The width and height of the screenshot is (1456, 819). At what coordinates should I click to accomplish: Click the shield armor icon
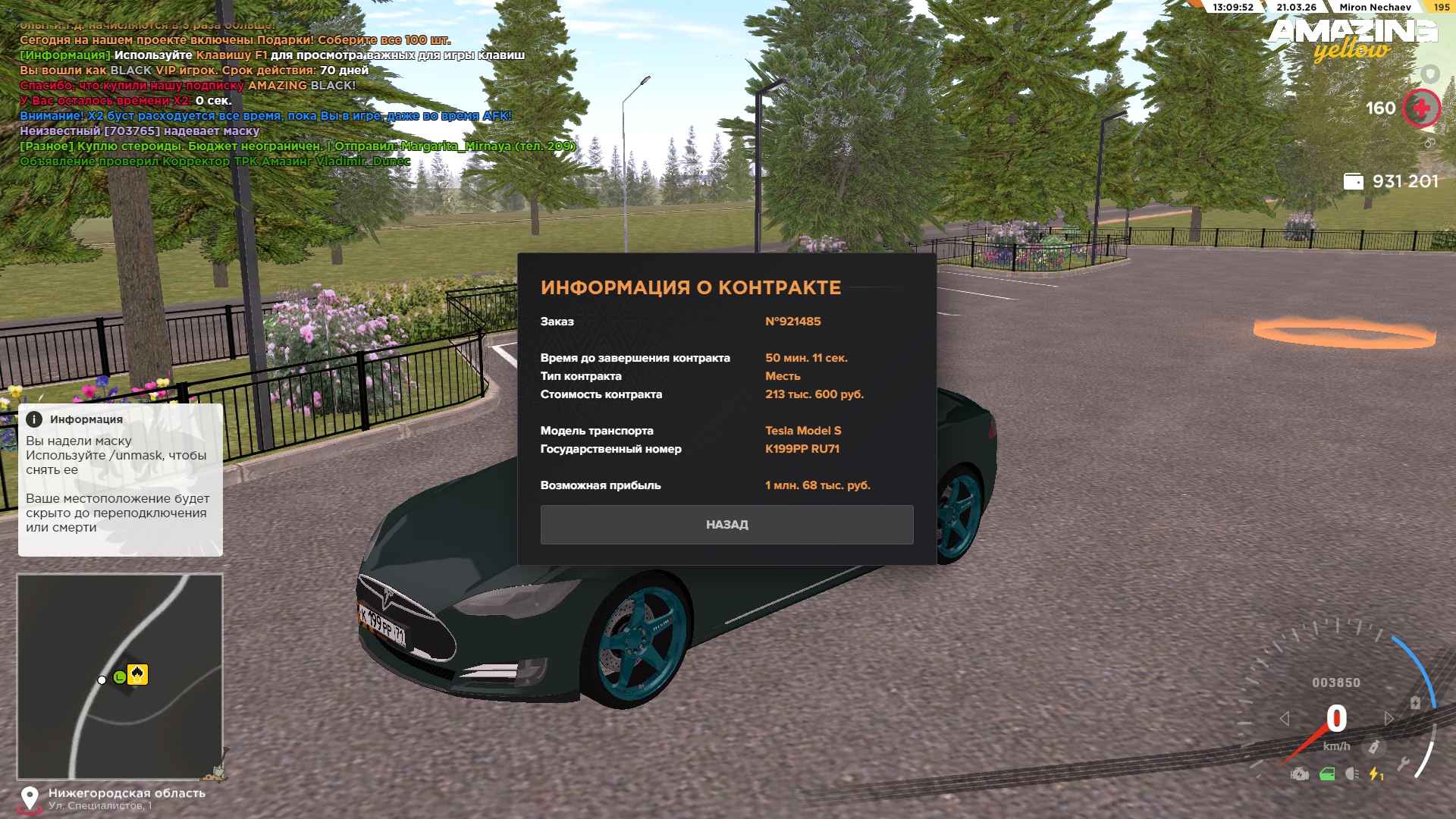[x=1430, y=74]
